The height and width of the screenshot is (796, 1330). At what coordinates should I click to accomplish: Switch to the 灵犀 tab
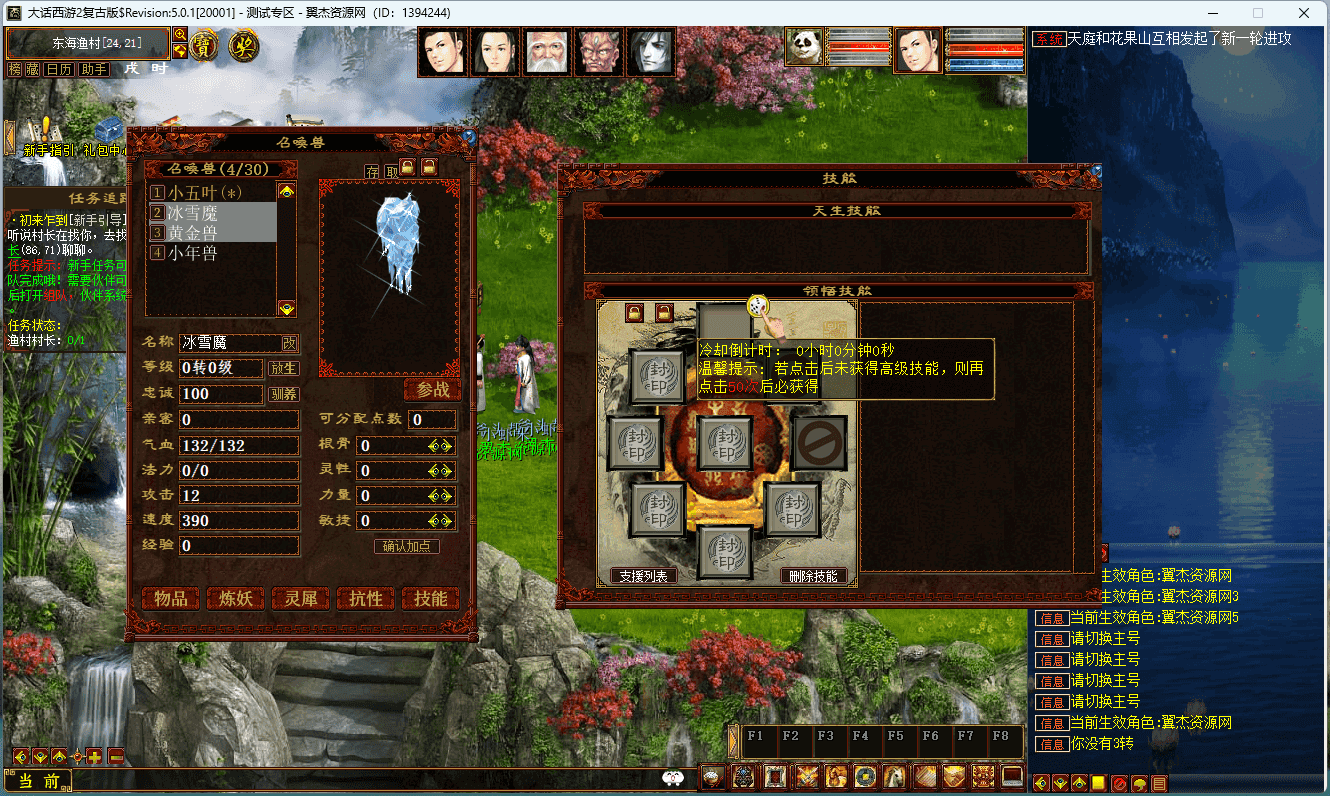pyautogui.click(x=301, y=598)
